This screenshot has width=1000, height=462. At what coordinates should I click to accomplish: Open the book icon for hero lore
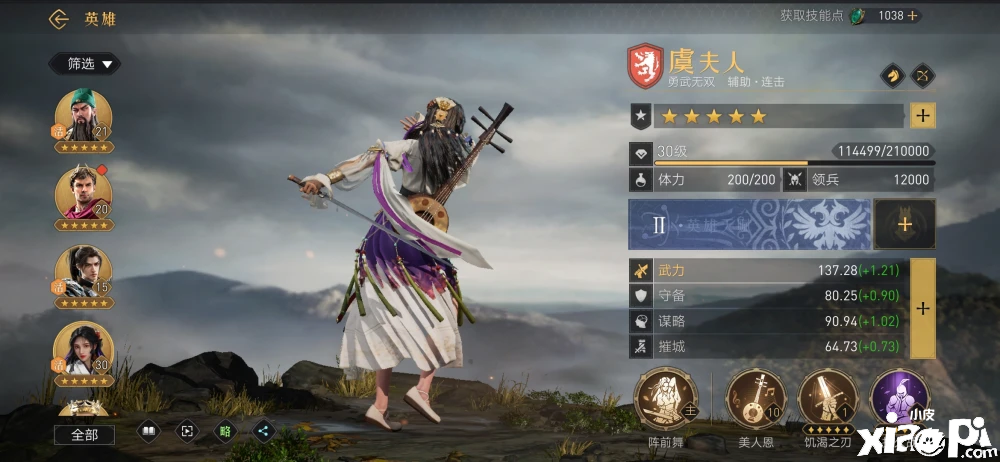147,432
